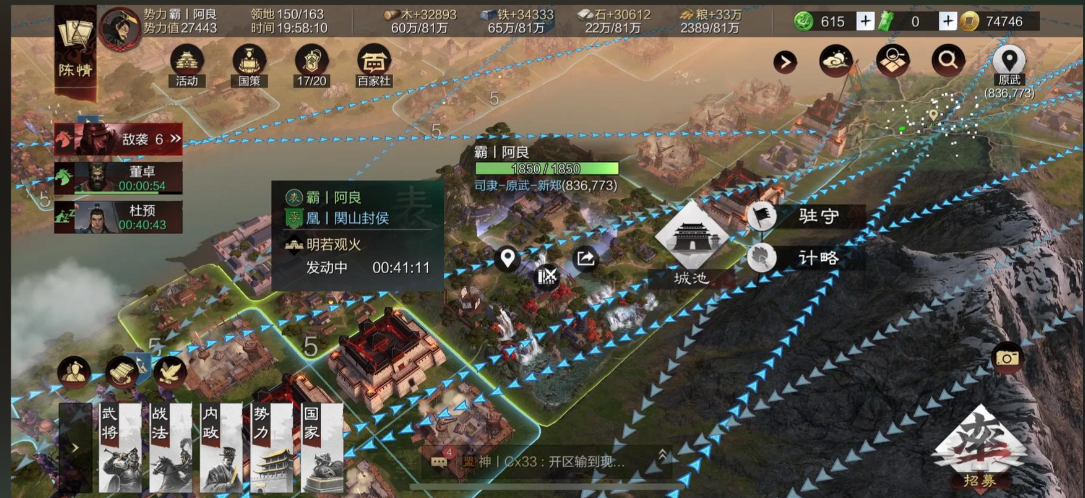Select the 董卓 army entry
Screen dimensions: 1085x498
point(119,178)
